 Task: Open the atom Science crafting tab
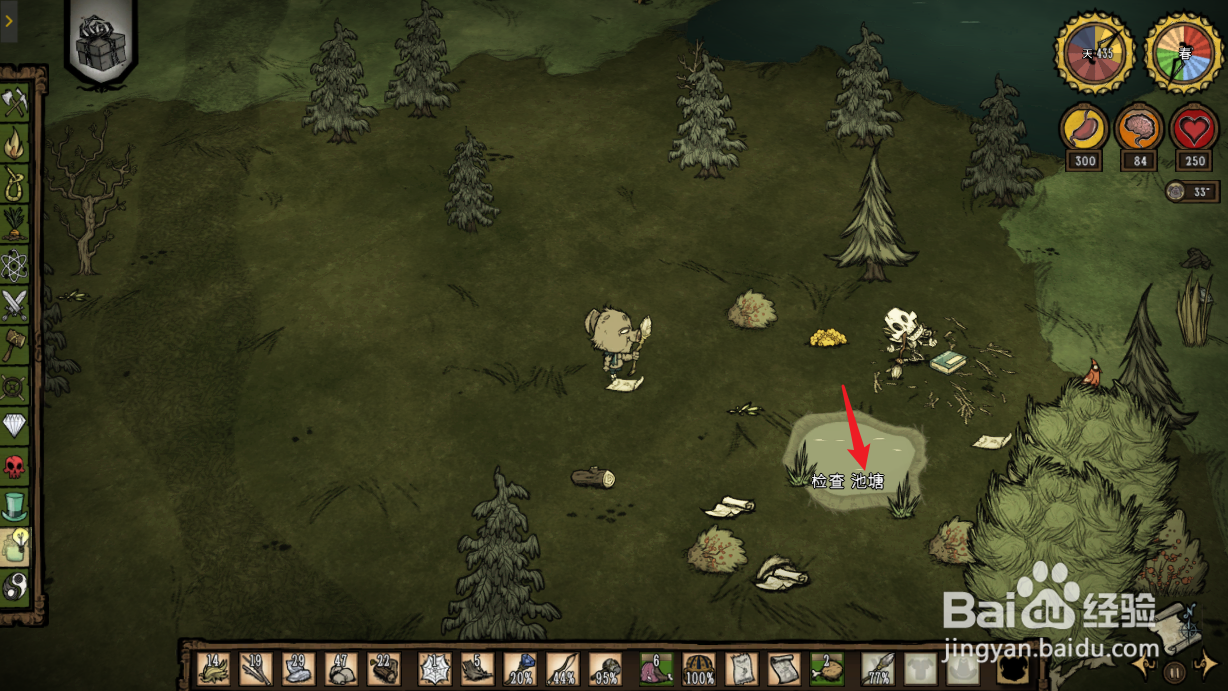15,264
